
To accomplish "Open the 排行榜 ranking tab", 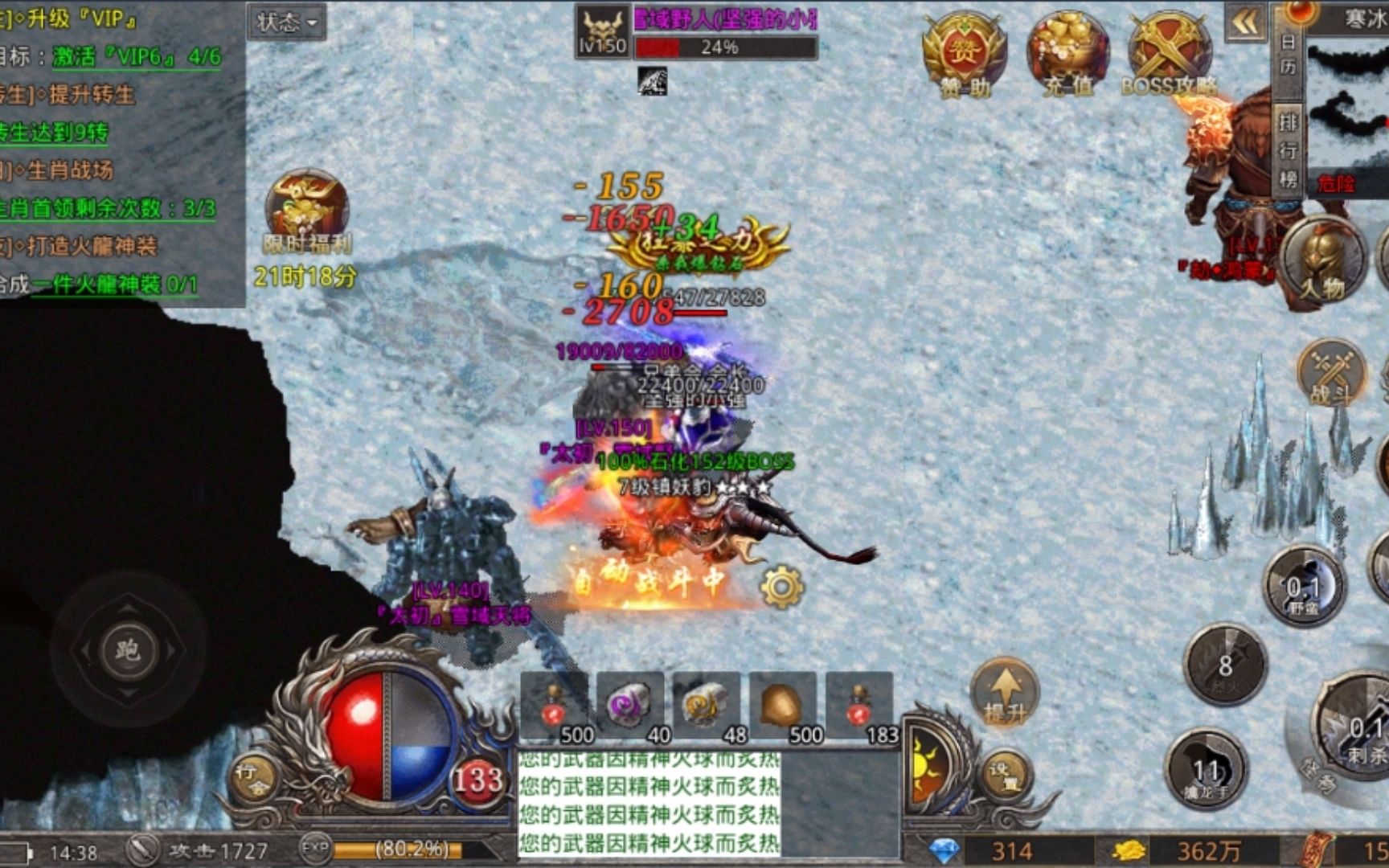I will point(1288,149).
